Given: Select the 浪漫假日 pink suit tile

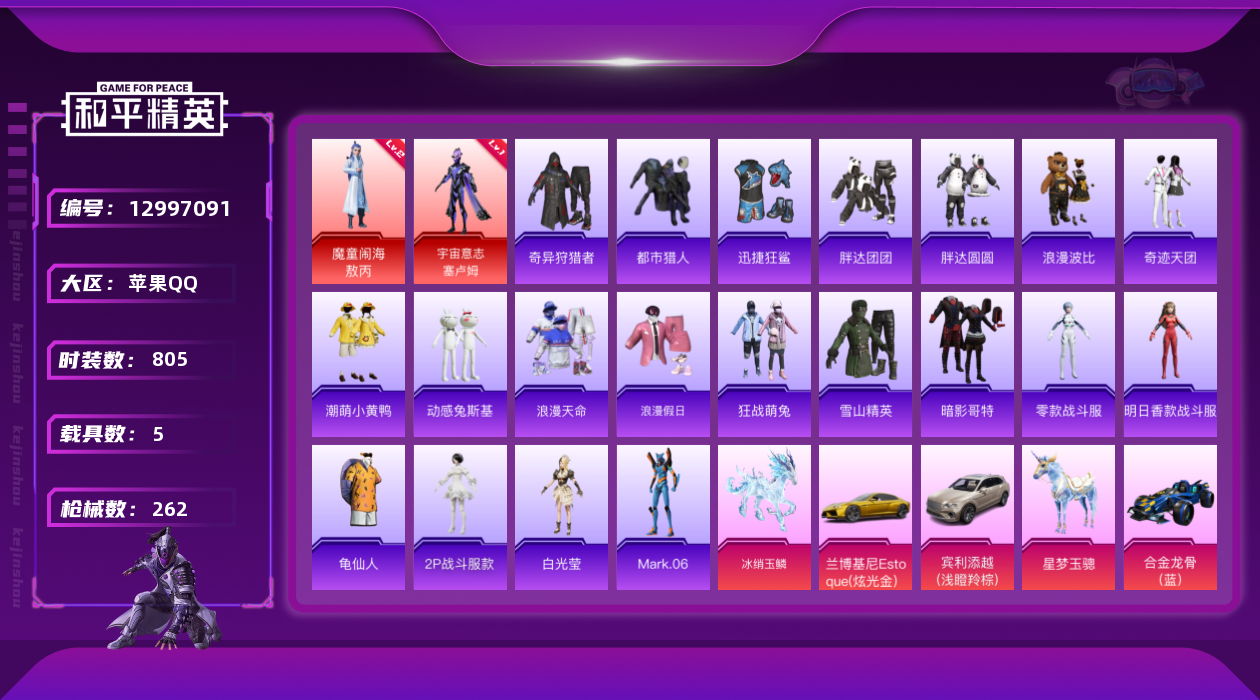Looking at the screenshot, I should pyautogui.click(x=663, y=364).
